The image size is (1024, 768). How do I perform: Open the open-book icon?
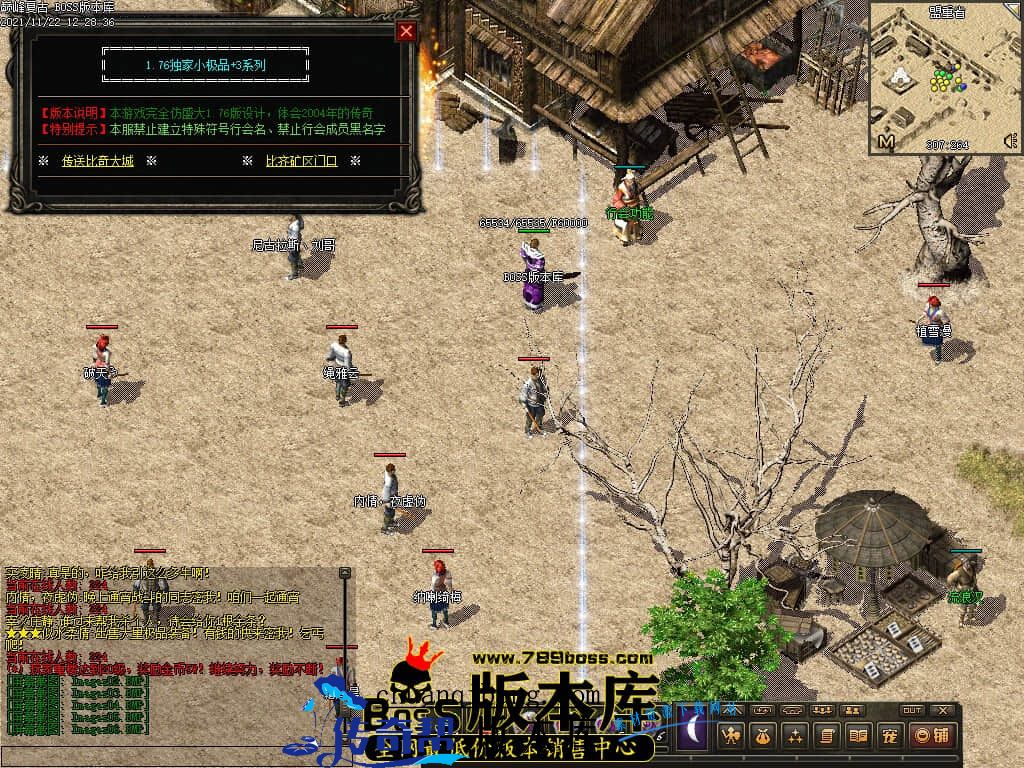tap(857, 737)
